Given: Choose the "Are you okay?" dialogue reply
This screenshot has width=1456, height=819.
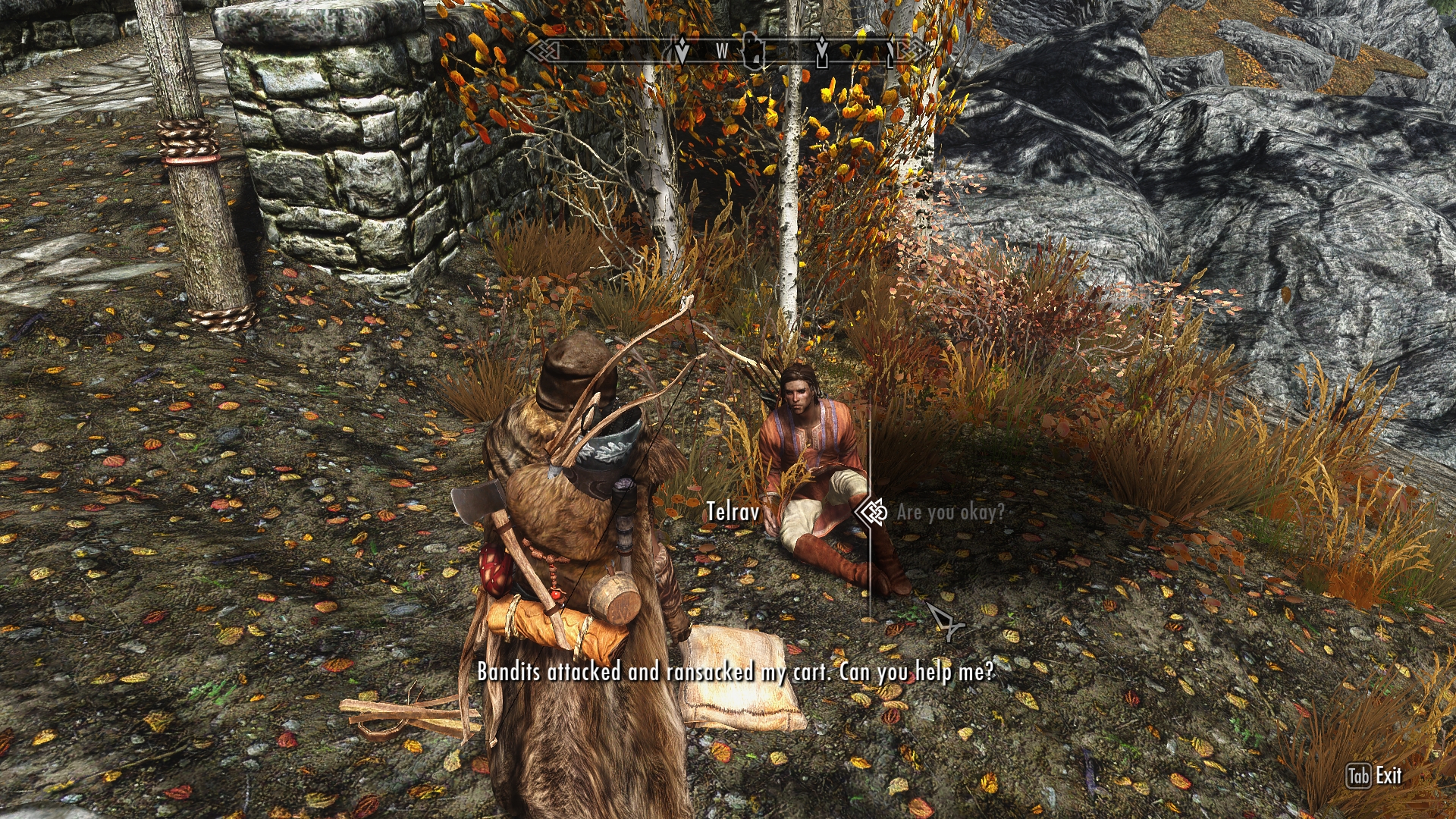Looking at the screenshot, I should click(950, 513).
